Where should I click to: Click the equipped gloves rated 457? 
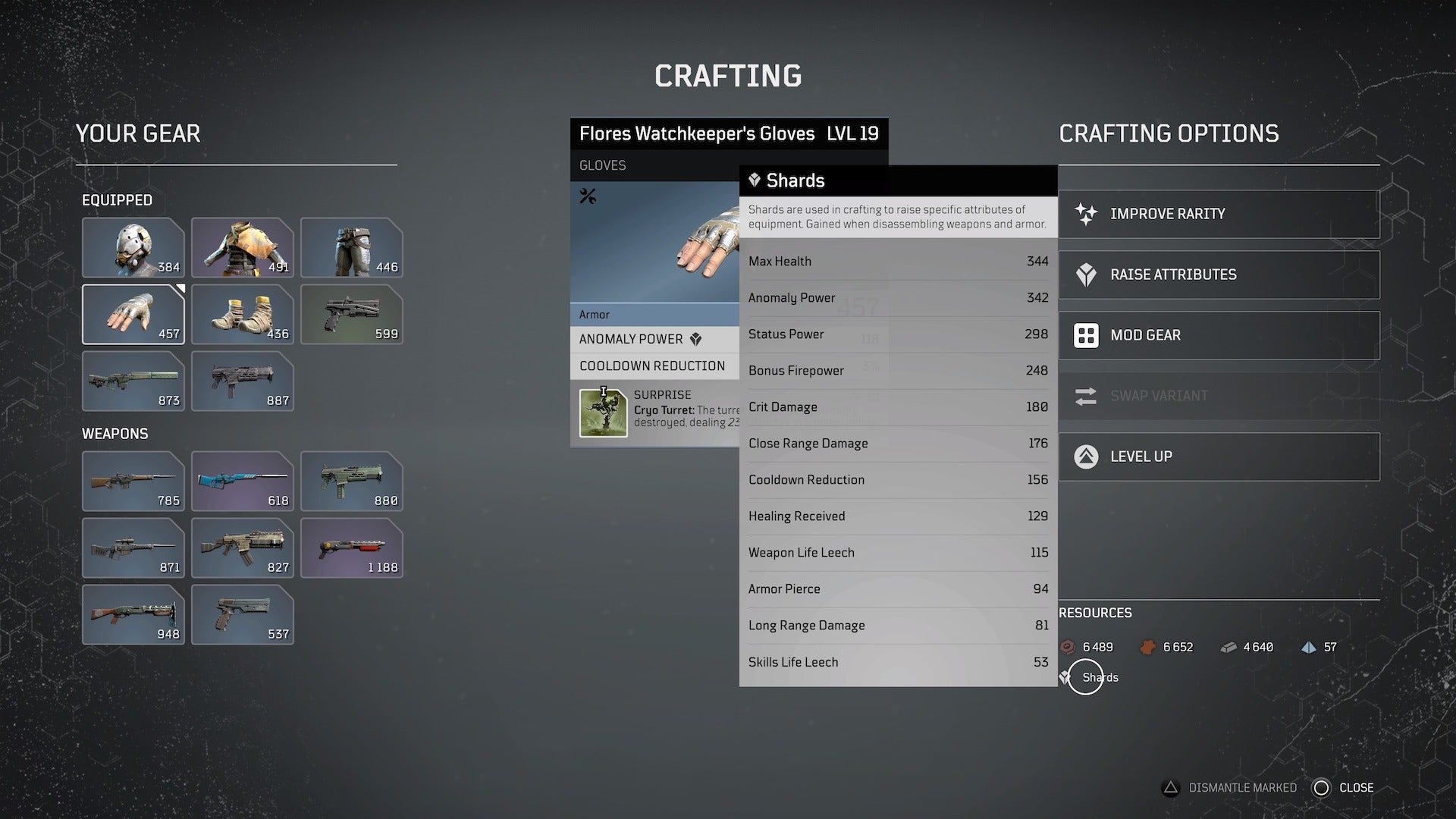(x=133, y=314)
